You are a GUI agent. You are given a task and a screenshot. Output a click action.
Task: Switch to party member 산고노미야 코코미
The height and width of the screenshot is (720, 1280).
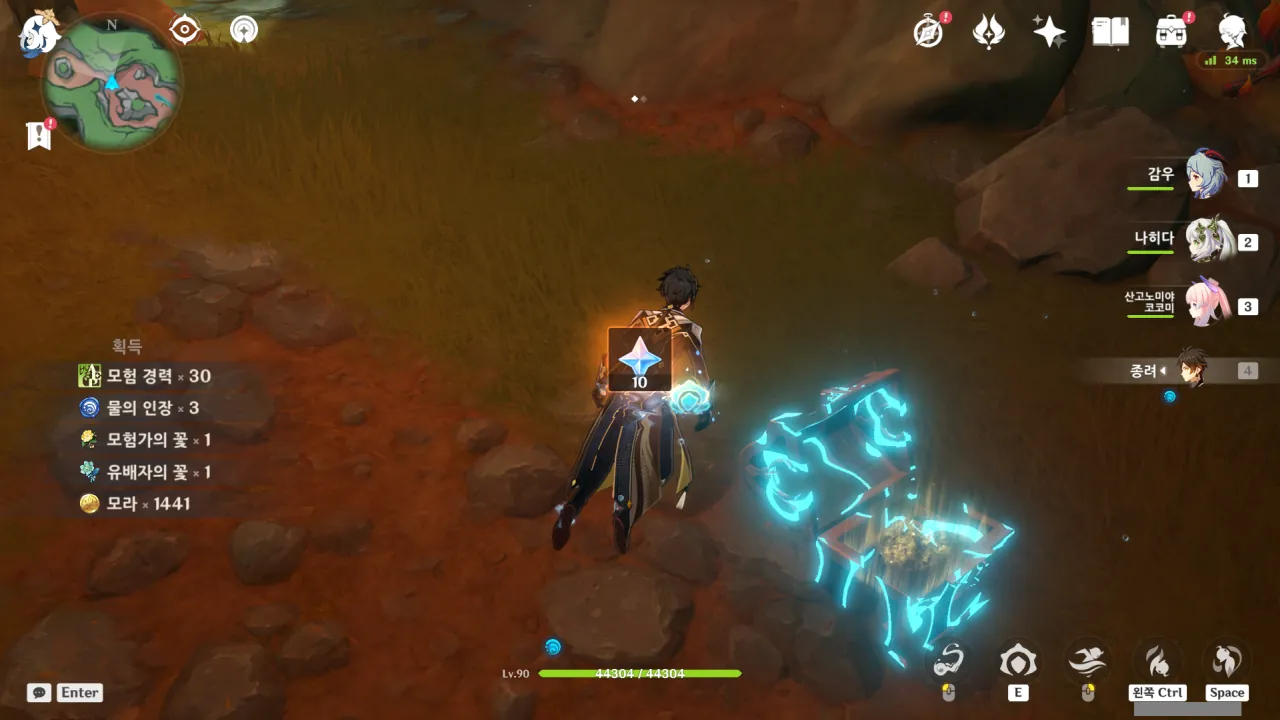click(1205, 304)
